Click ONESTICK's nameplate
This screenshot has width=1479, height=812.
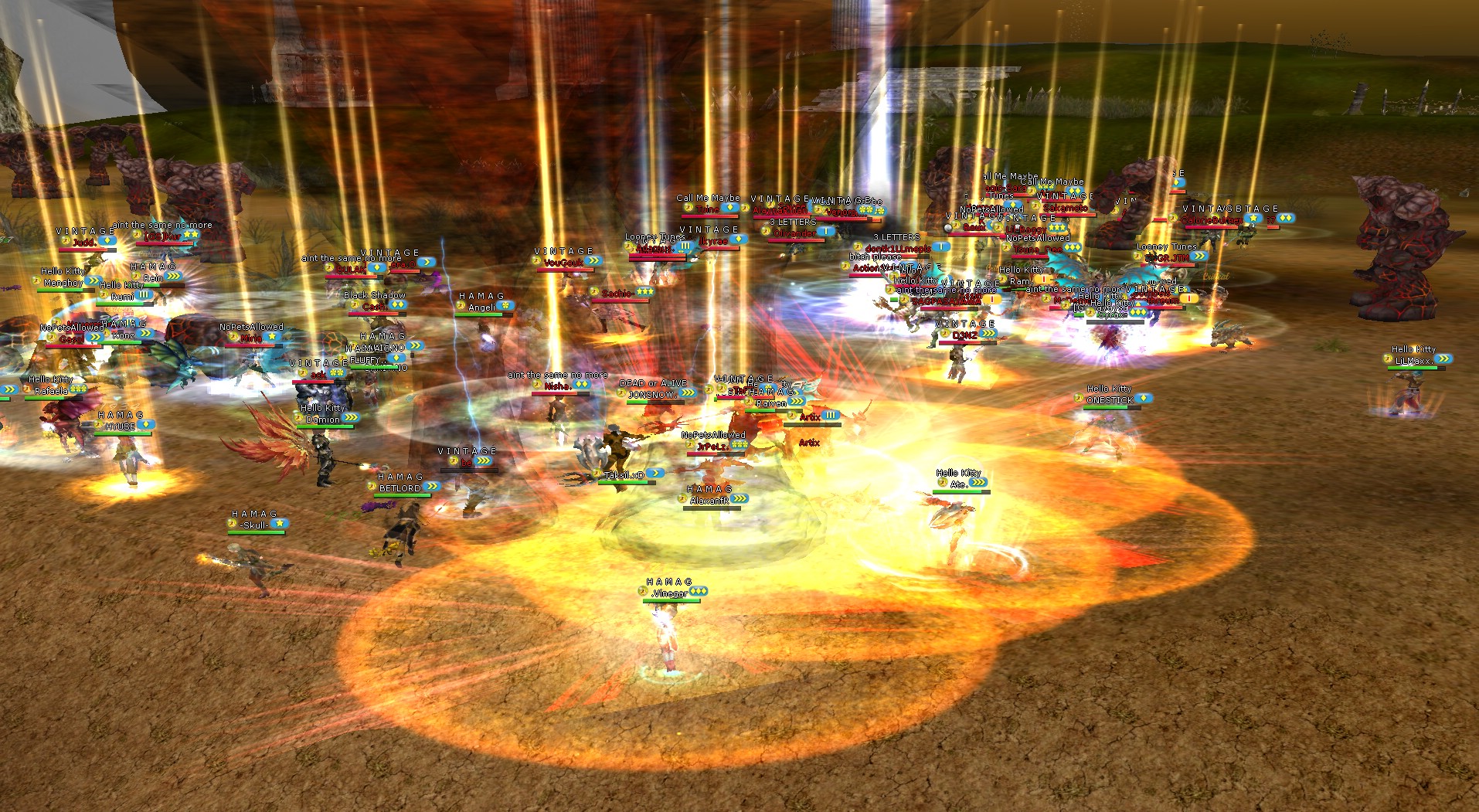click(1110, 399)
